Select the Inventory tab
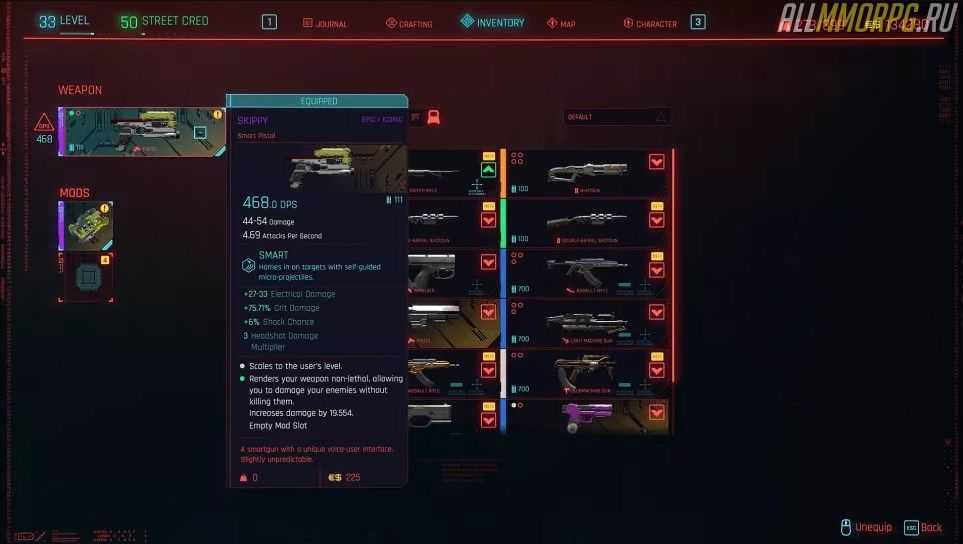Viewport: 963px width, 544px height. point(493,22)
